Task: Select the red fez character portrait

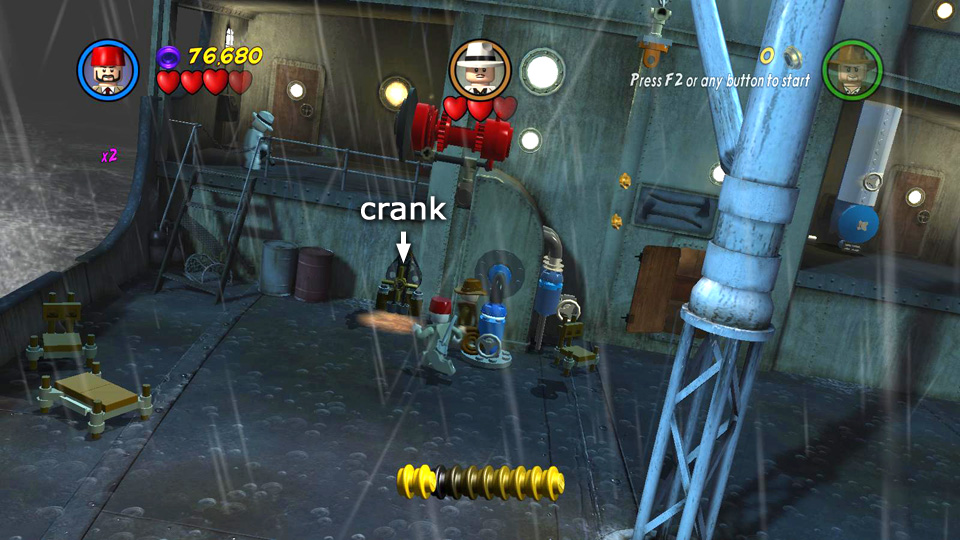Action: pos(108,70)
